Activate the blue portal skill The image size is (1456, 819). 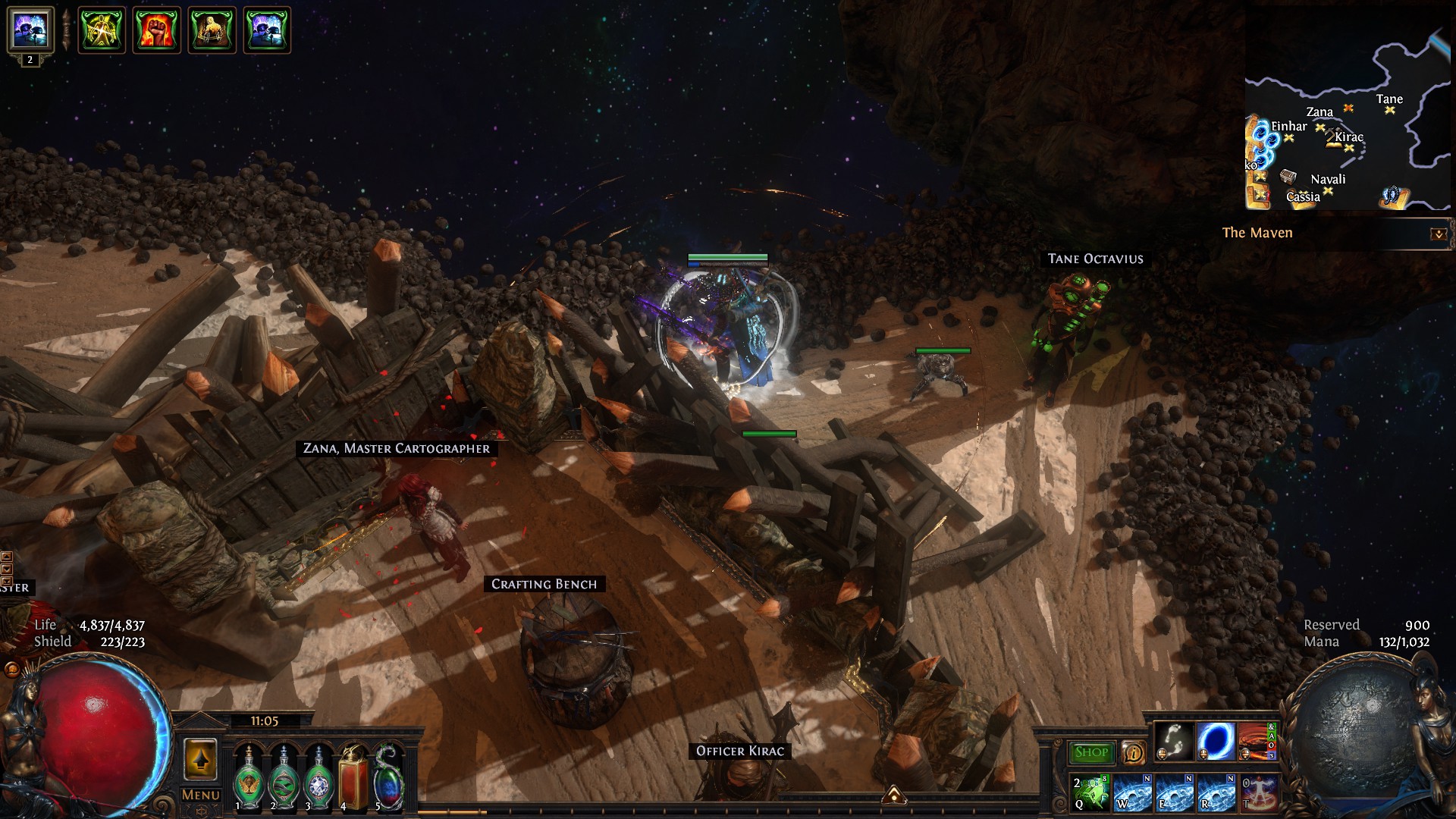point(1216,741)
